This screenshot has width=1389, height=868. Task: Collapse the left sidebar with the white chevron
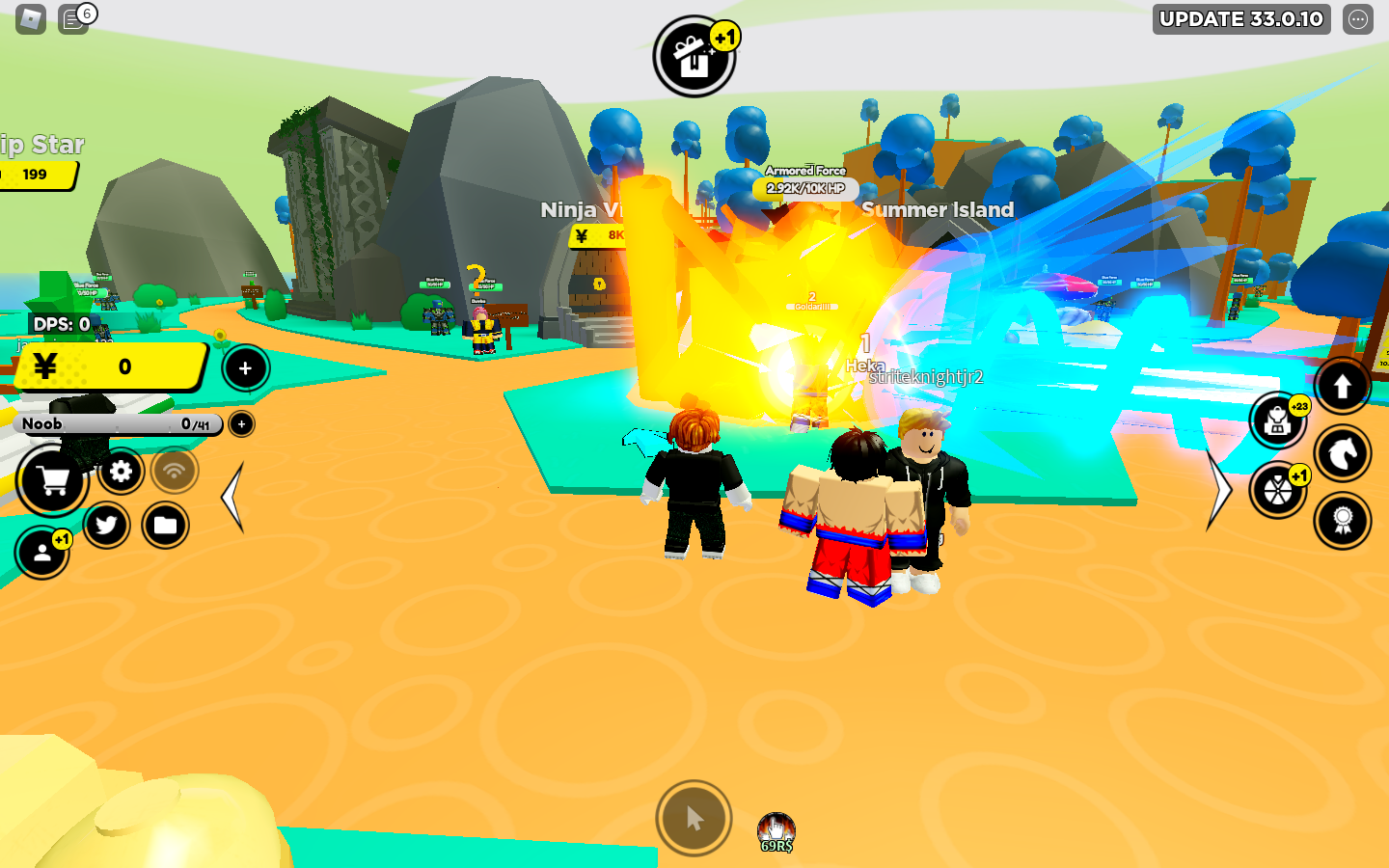(x=231, y=497)
